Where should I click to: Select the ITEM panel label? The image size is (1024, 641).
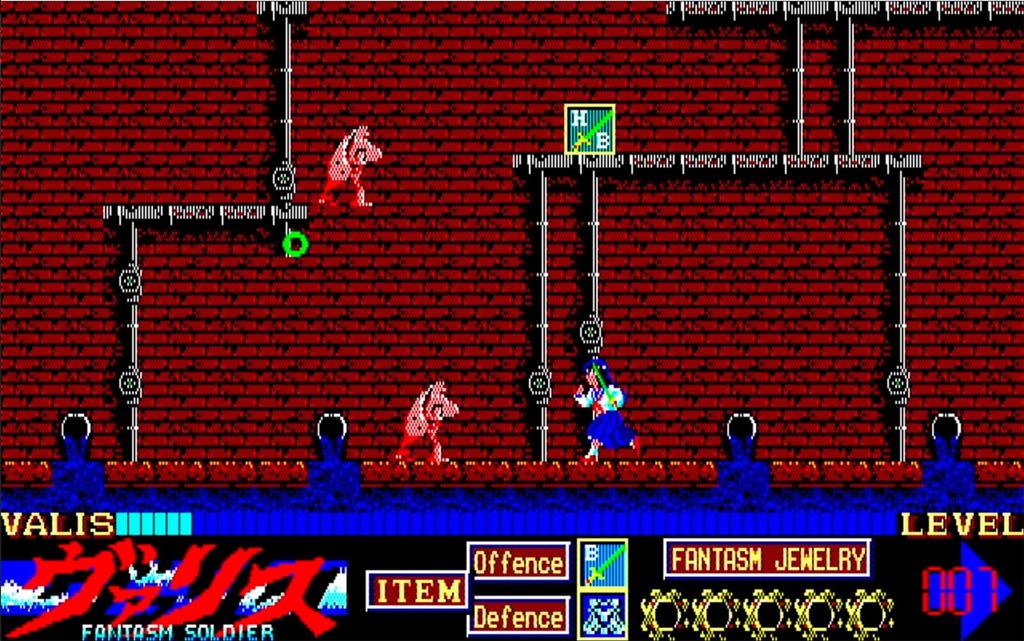pos(417,591)
